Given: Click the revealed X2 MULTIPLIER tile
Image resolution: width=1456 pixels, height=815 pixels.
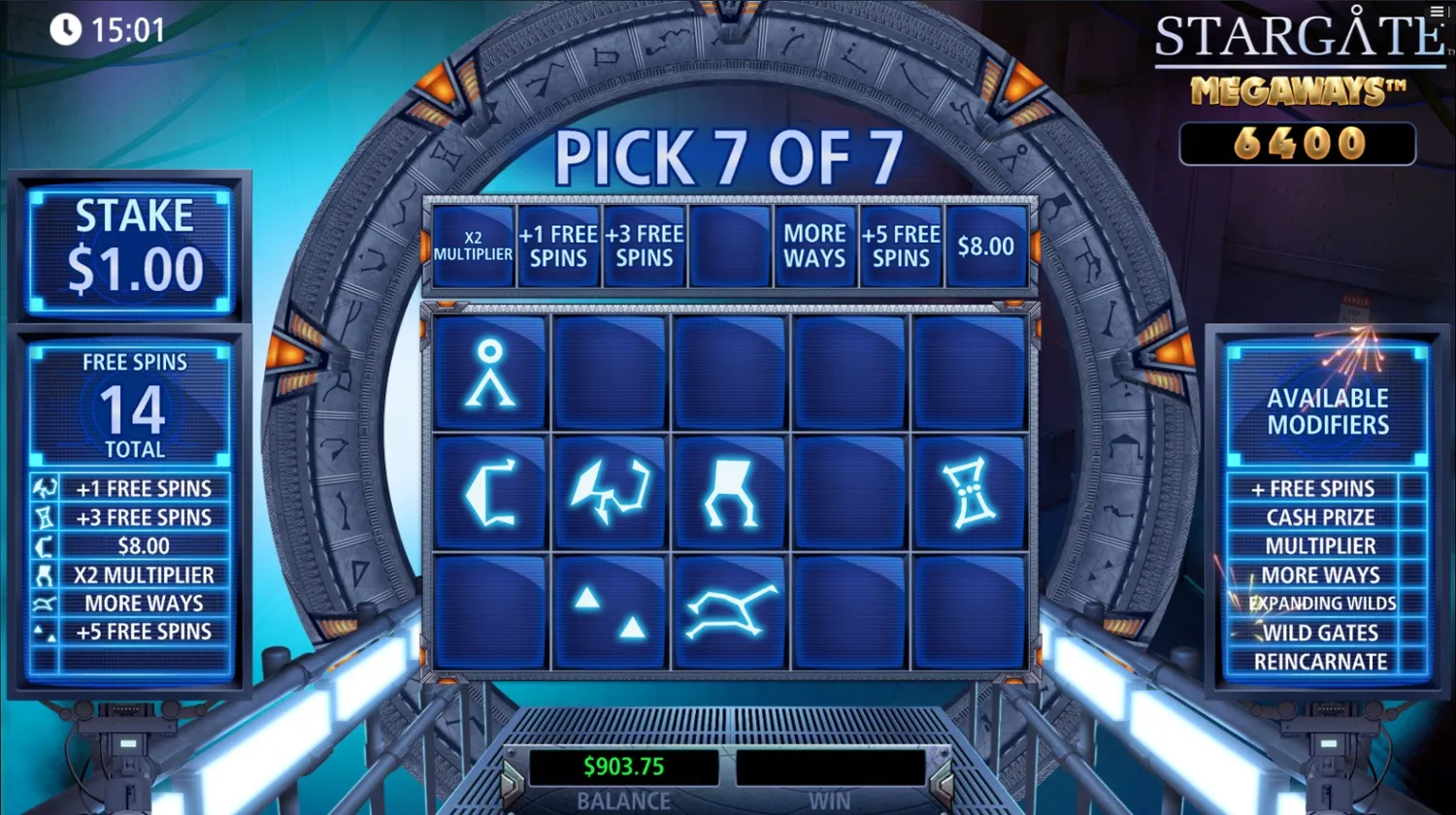Looking at the screenshot, I should (x=473, y=245).
